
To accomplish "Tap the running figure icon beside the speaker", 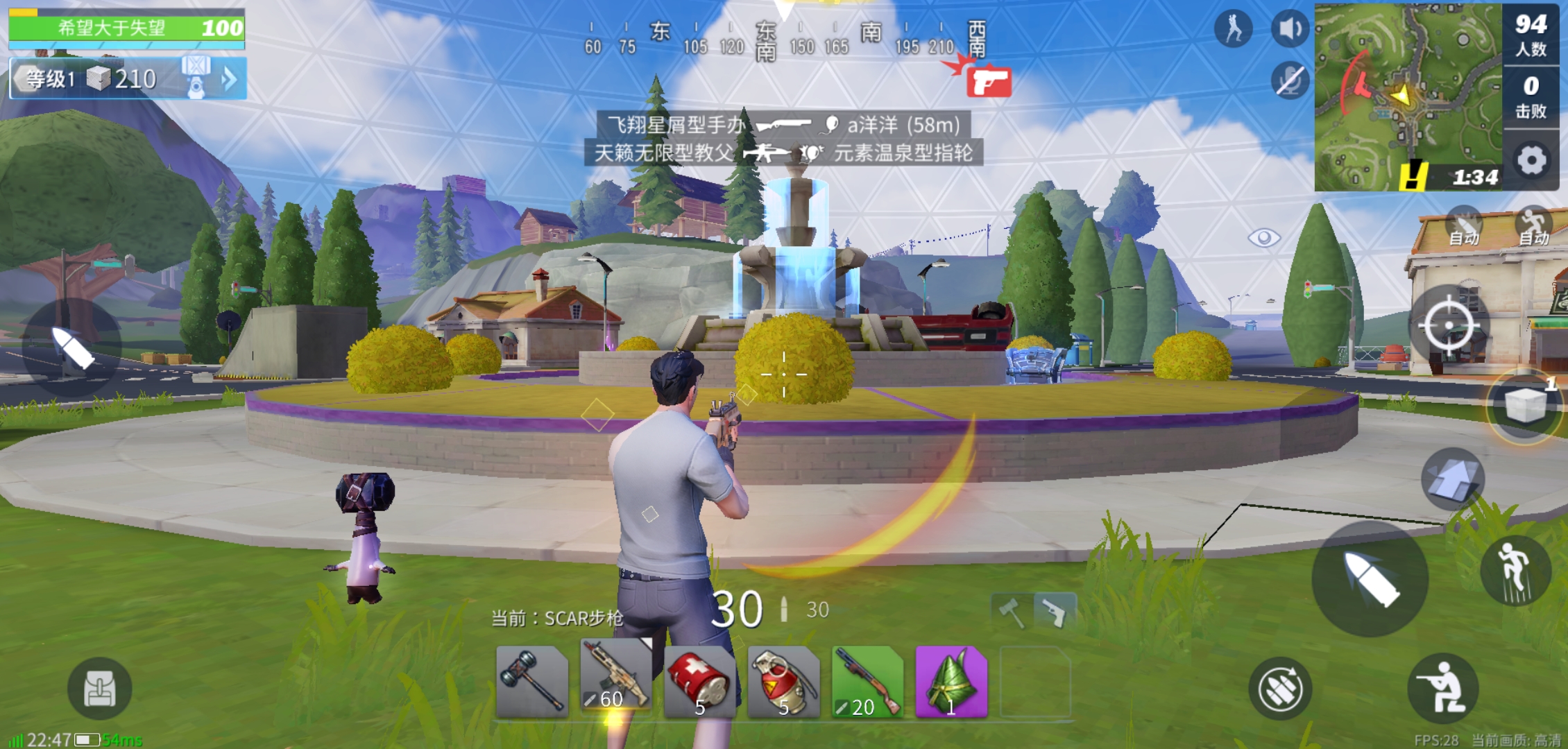I will [x=1234, y=29].
